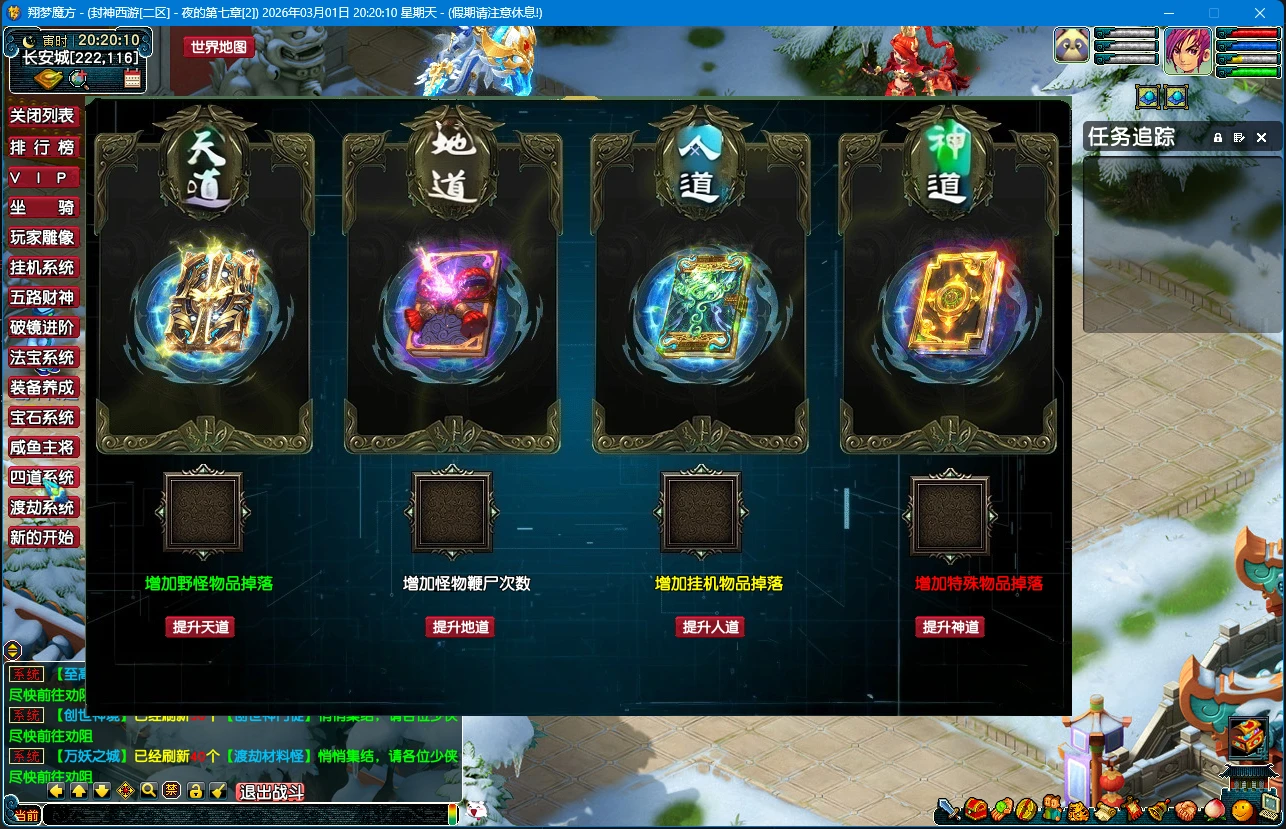The width and height of the screenshot is (1286, 829).
Task: Close the 任务追踪 quest tracker panel
Action: tap(1261, 137)
